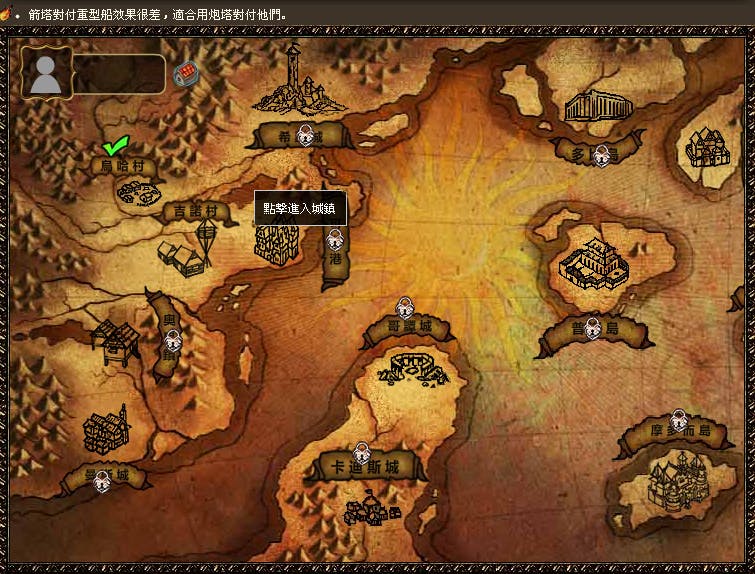This screenshot has height=574, width=755.
Task: Click the player avatar portrait
Action: point(47,75)
